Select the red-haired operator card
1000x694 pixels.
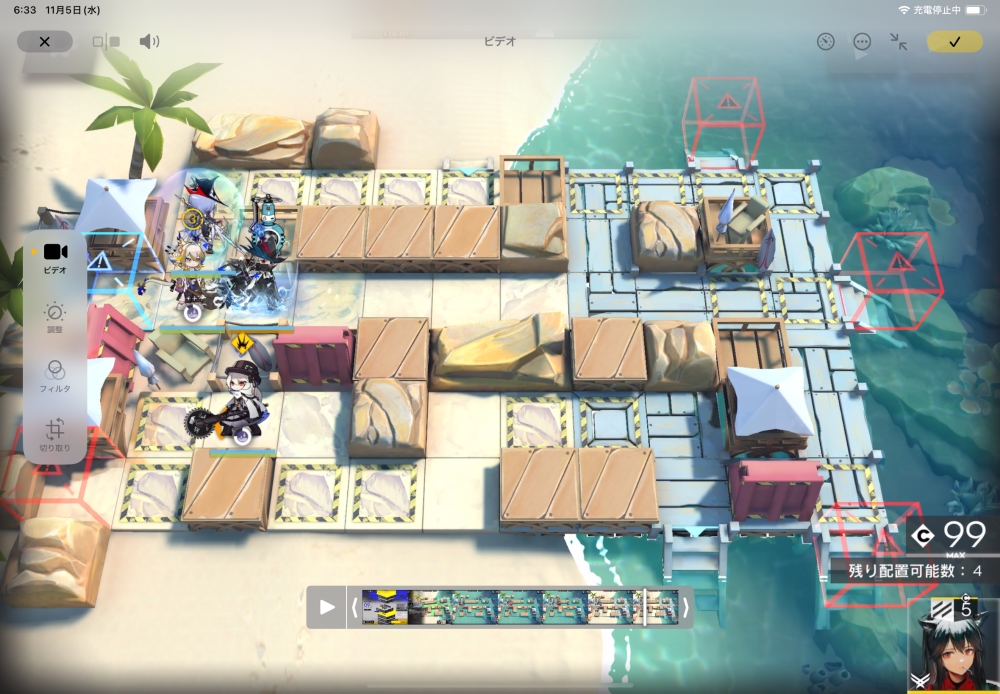point(953,647)
